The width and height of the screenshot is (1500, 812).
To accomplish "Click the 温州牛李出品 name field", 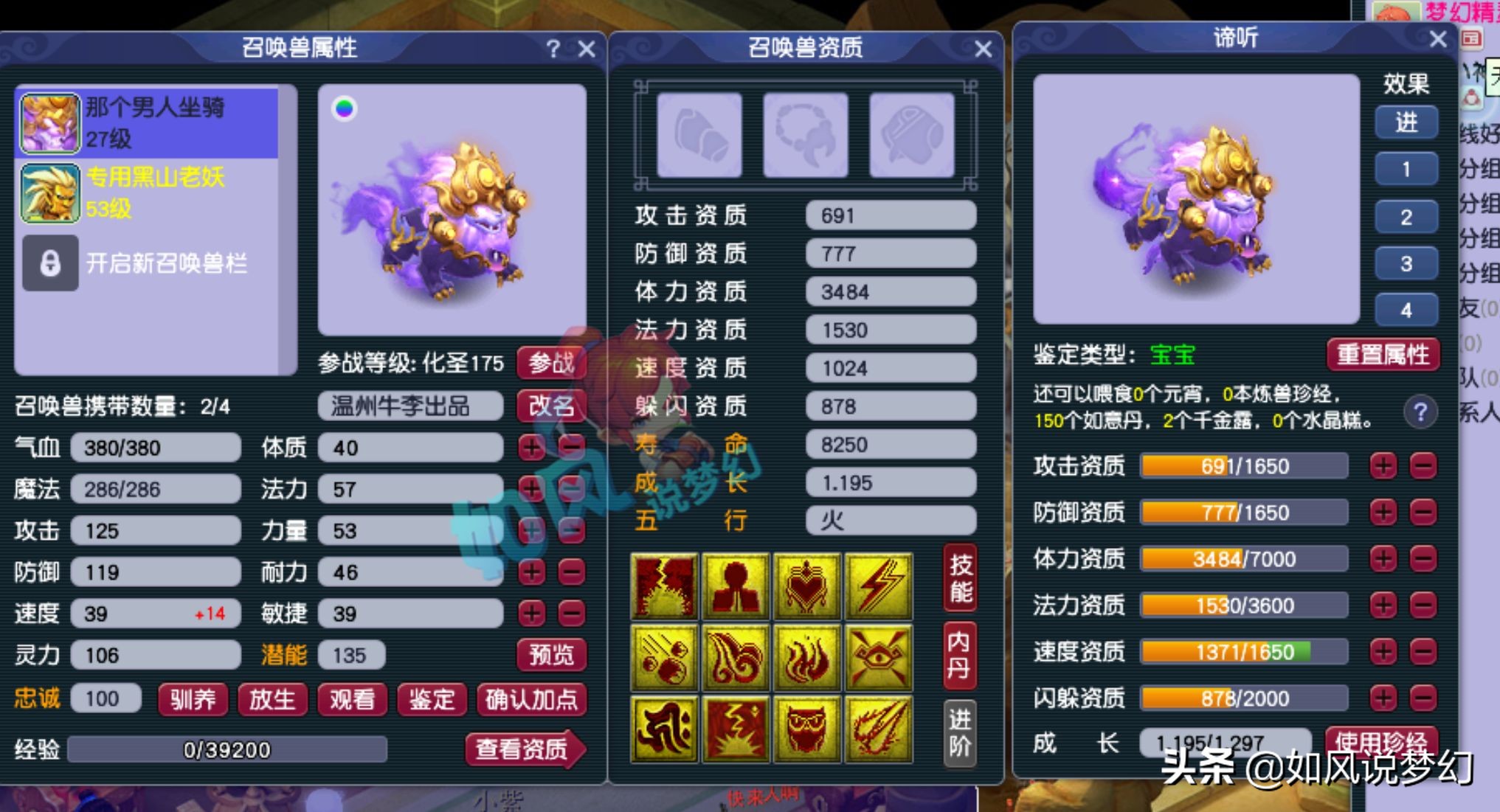I will point(409,405).
